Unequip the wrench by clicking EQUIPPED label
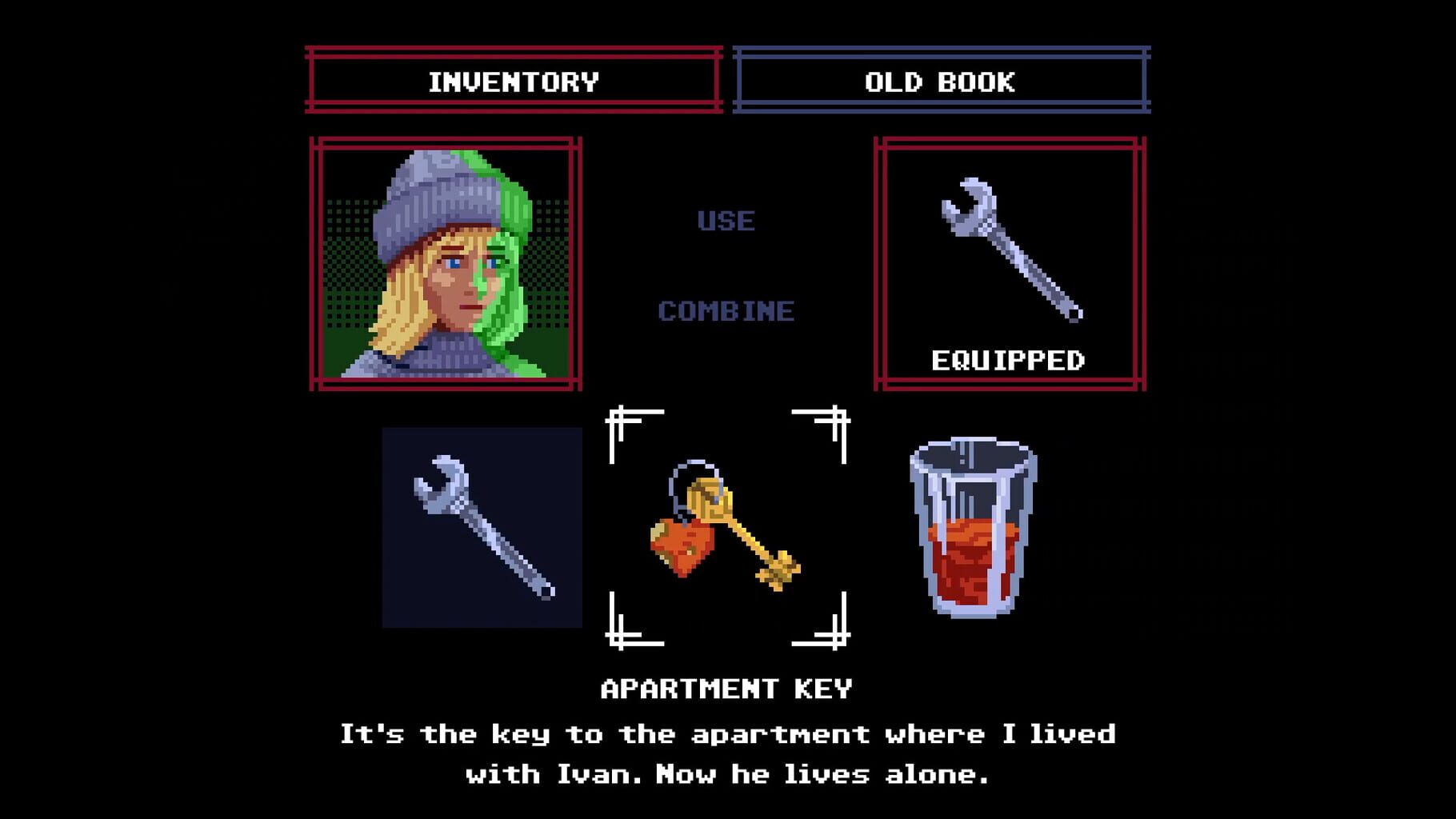Image resolution: width=1456 pixels, height=819 pixels. point(1010,361)
